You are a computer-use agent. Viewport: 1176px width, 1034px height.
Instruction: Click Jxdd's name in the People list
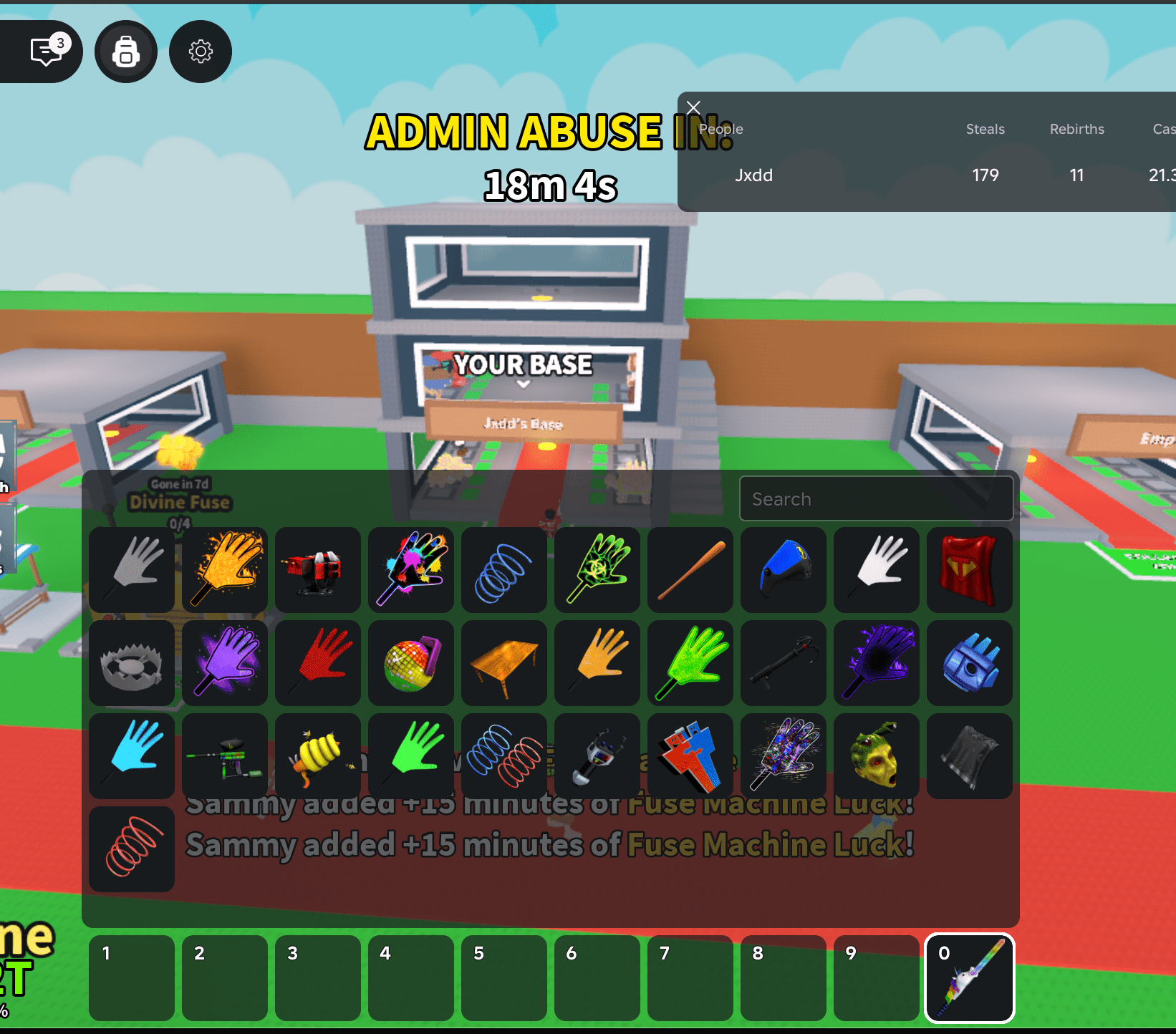pyautogui.click(x=753, y=175)
